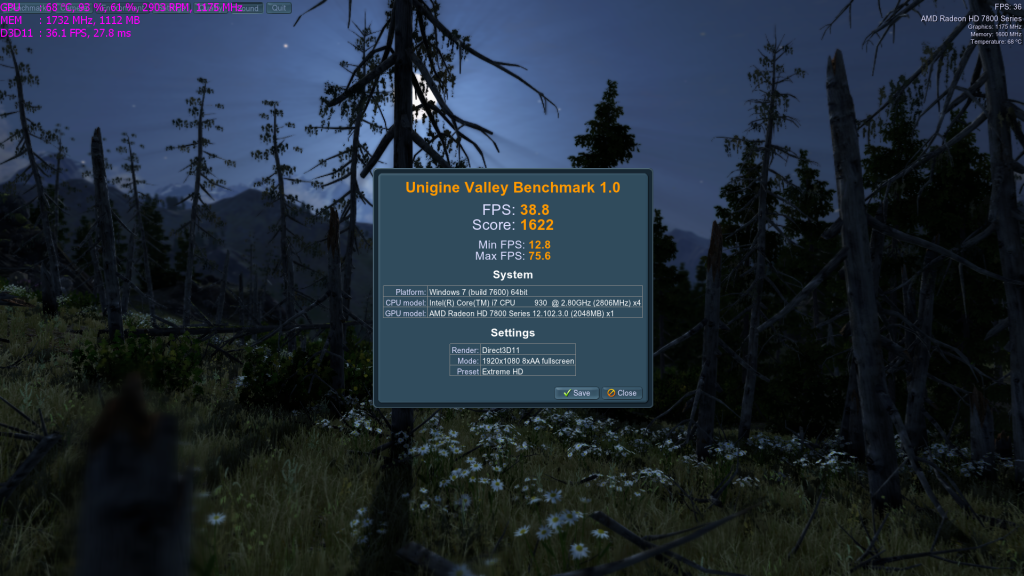This screenshot has height=576, width=1024.
Task: Quit the benchmark from the top toolbar
Action: pos(279,8)
